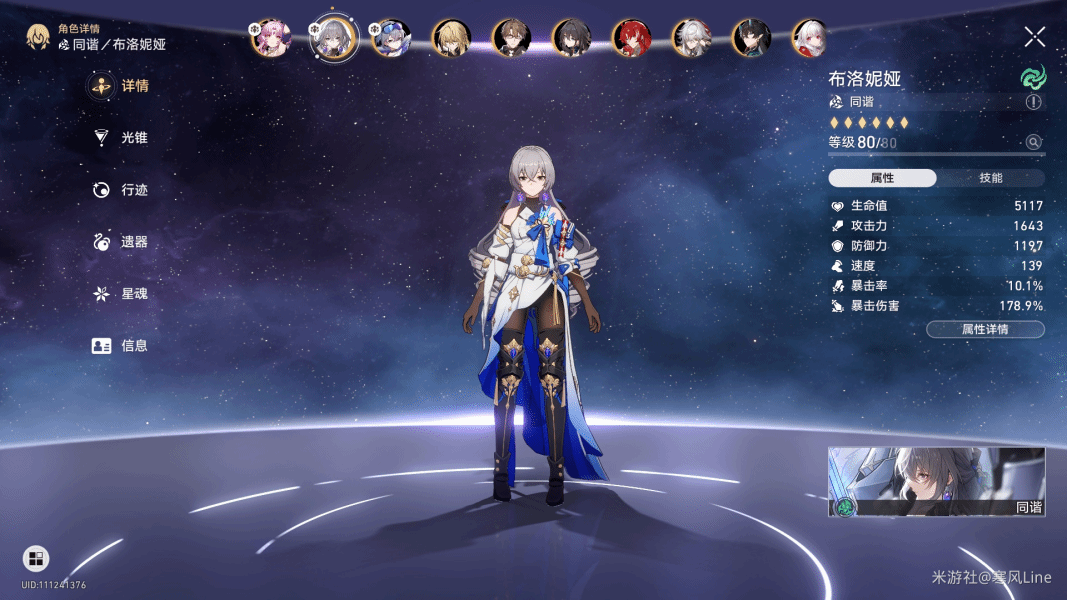Pick the brown-haired character with glasses
The height and width of the screenshot is (600, 1067).
[511, 38]
